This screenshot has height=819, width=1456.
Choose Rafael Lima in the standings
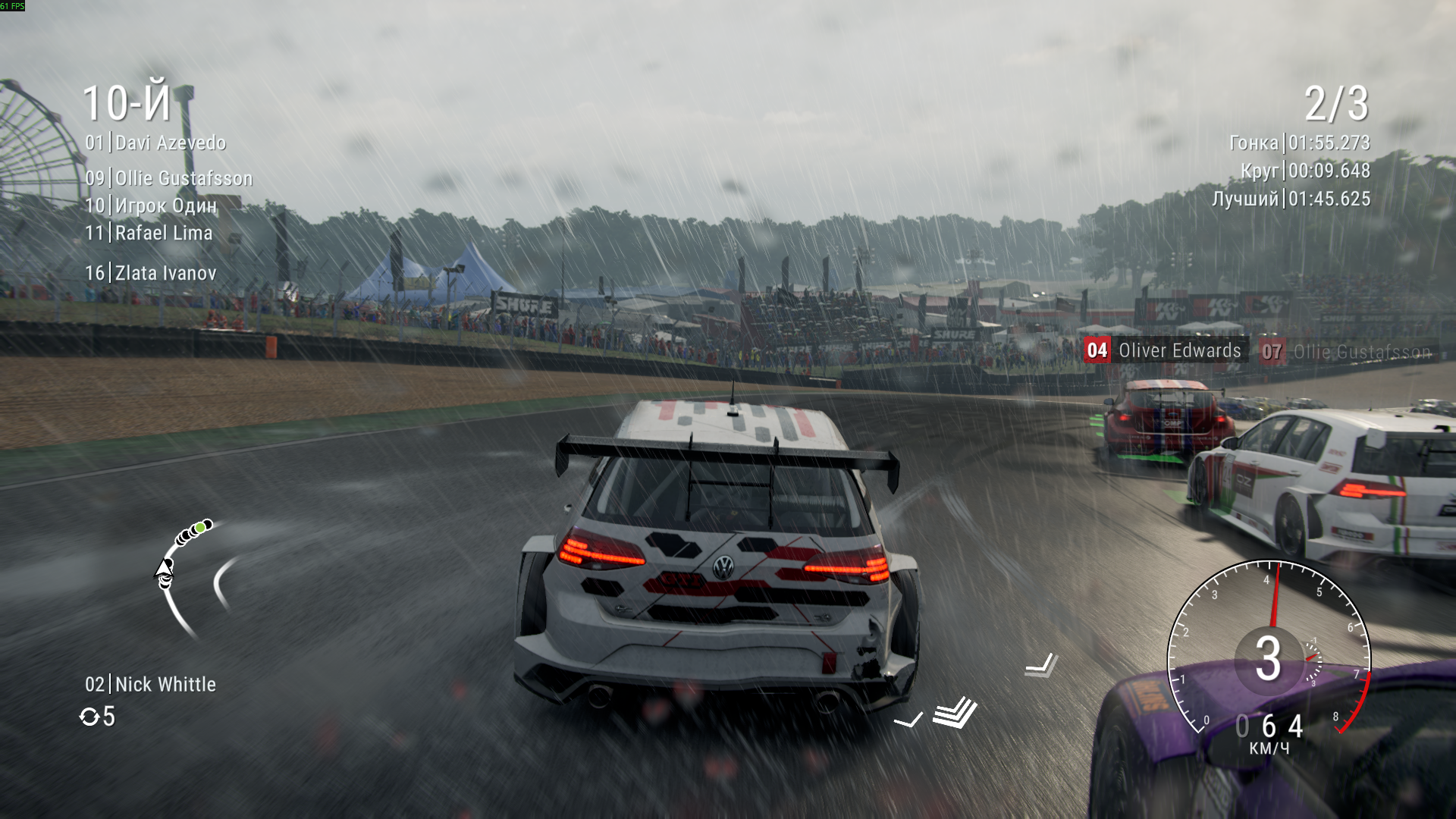[149, 233]
